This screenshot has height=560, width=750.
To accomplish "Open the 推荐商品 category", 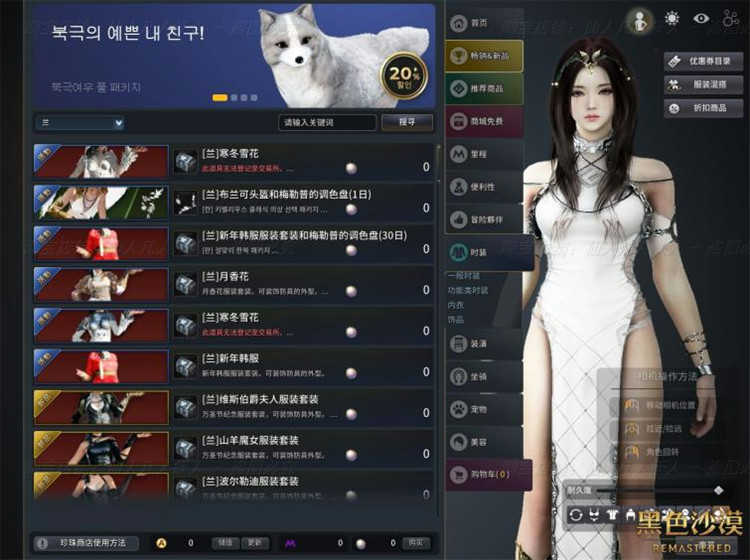I will 483,89.
